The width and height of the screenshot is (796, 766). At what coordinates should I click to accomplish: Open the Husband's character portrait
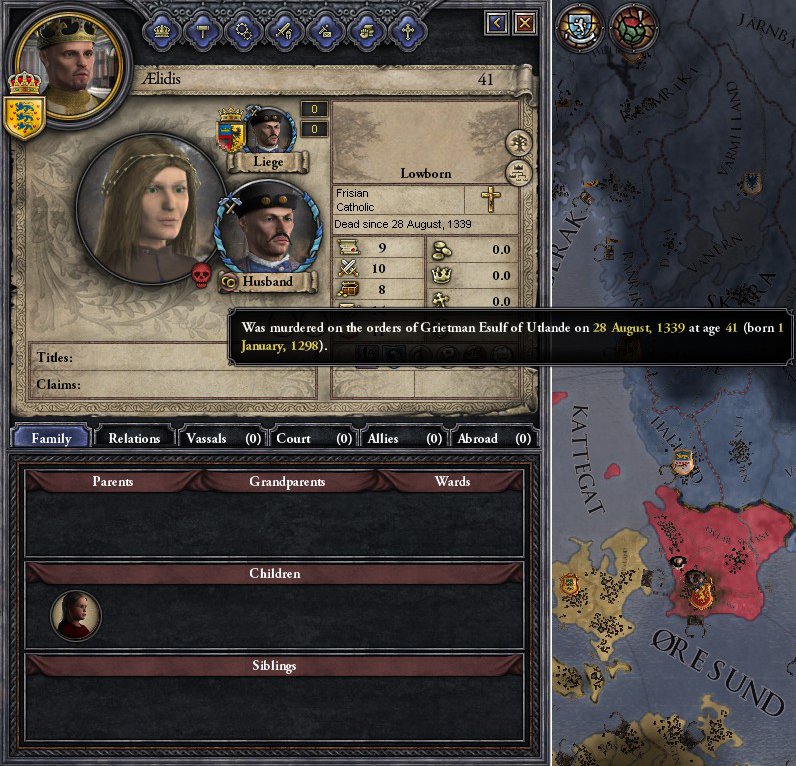267,229
